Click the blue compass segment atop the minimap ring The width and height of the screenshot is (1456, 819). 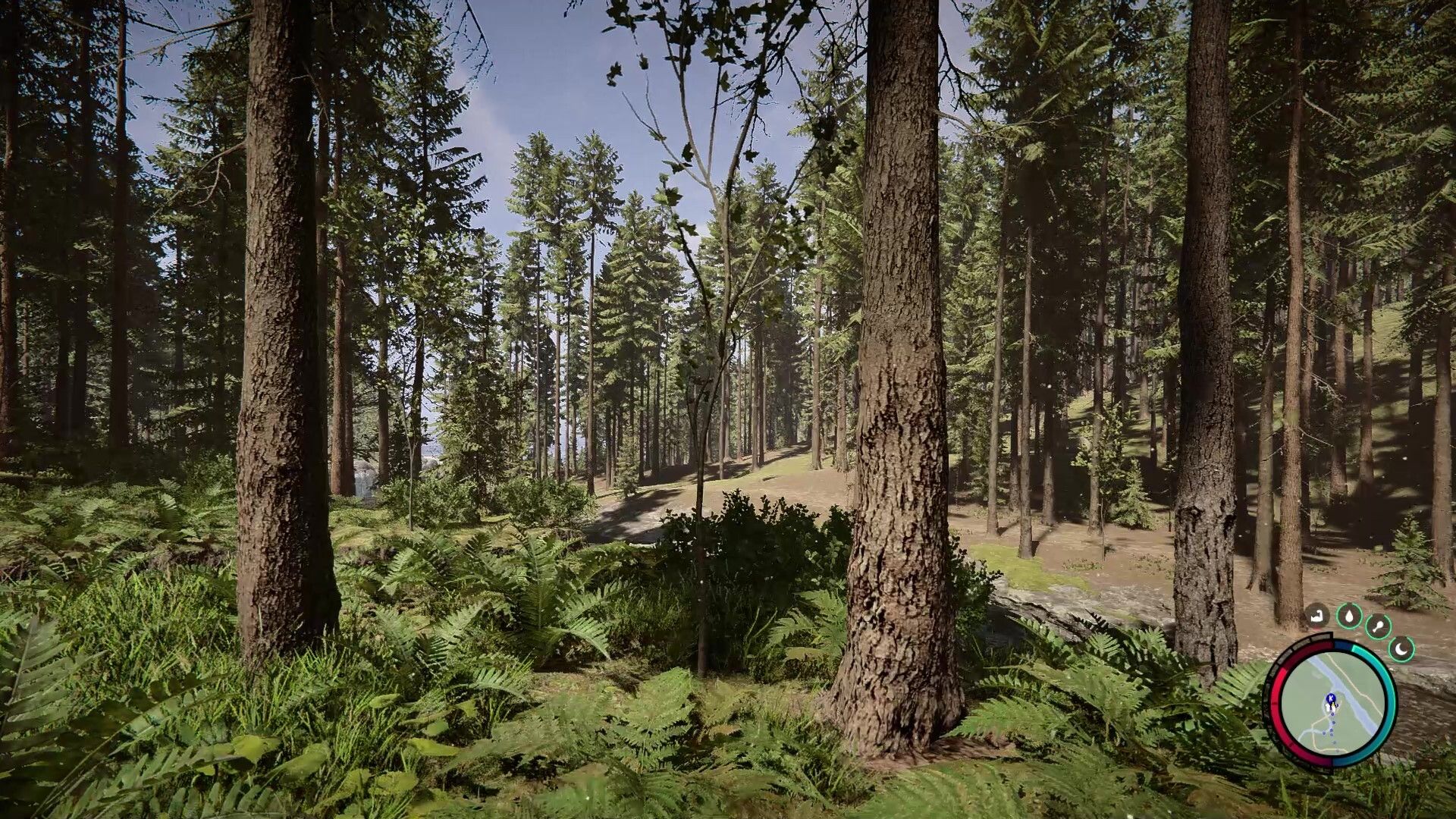pos(1342,645)
